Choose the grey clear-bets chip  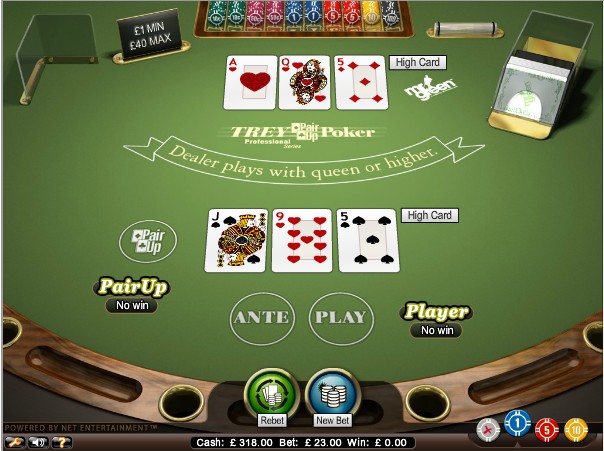[488, 430]
